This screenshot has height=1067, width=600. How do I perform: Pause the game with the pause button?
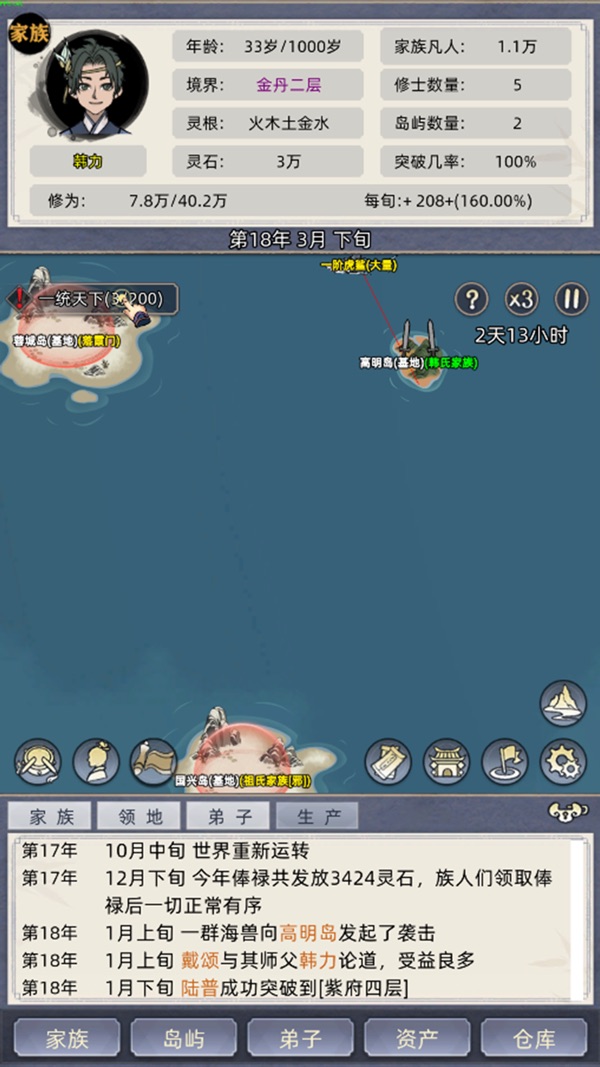(570, 299)
